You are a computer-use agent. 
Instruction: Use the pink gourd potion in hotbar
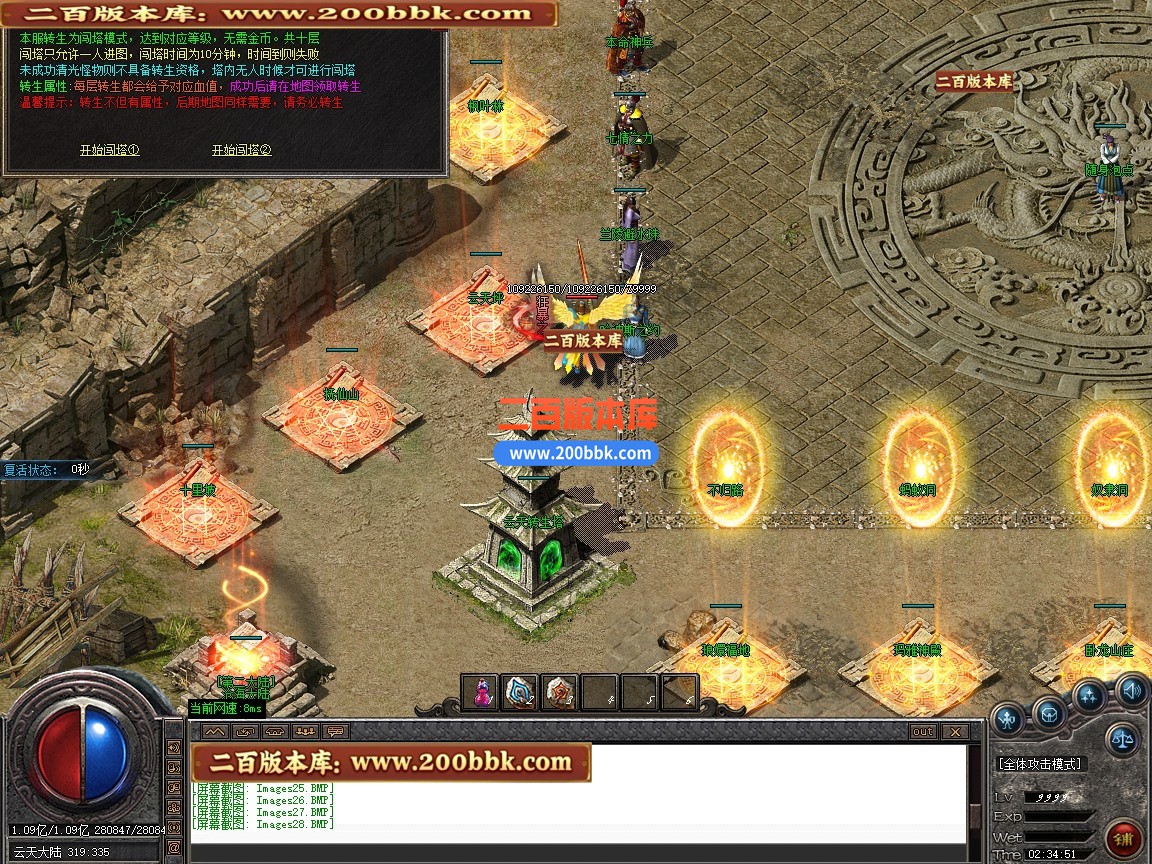(482, 692)
